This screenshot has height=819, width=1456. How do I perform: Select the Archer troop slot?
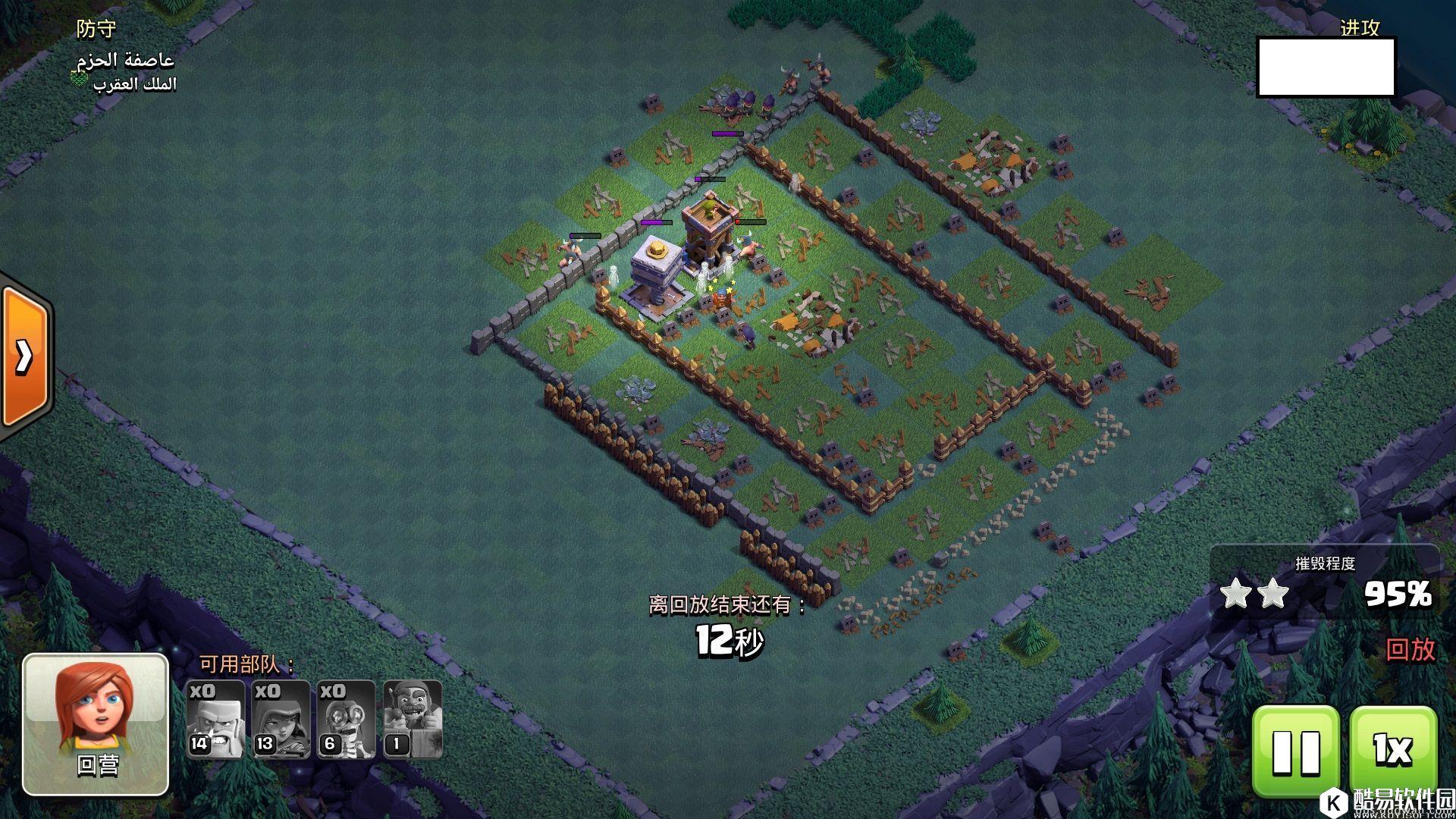pyautogui.click(x=281, y=719)
